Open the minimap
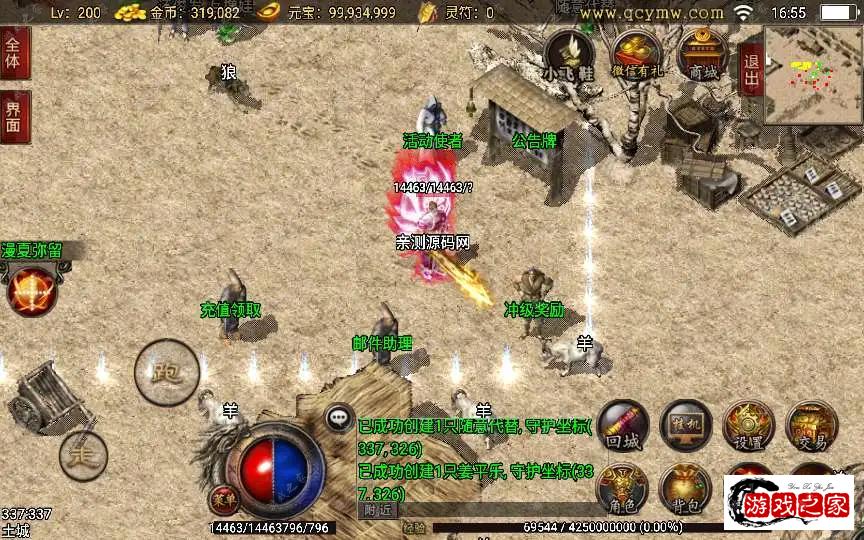Screen dimensions: 864x540 812,75
